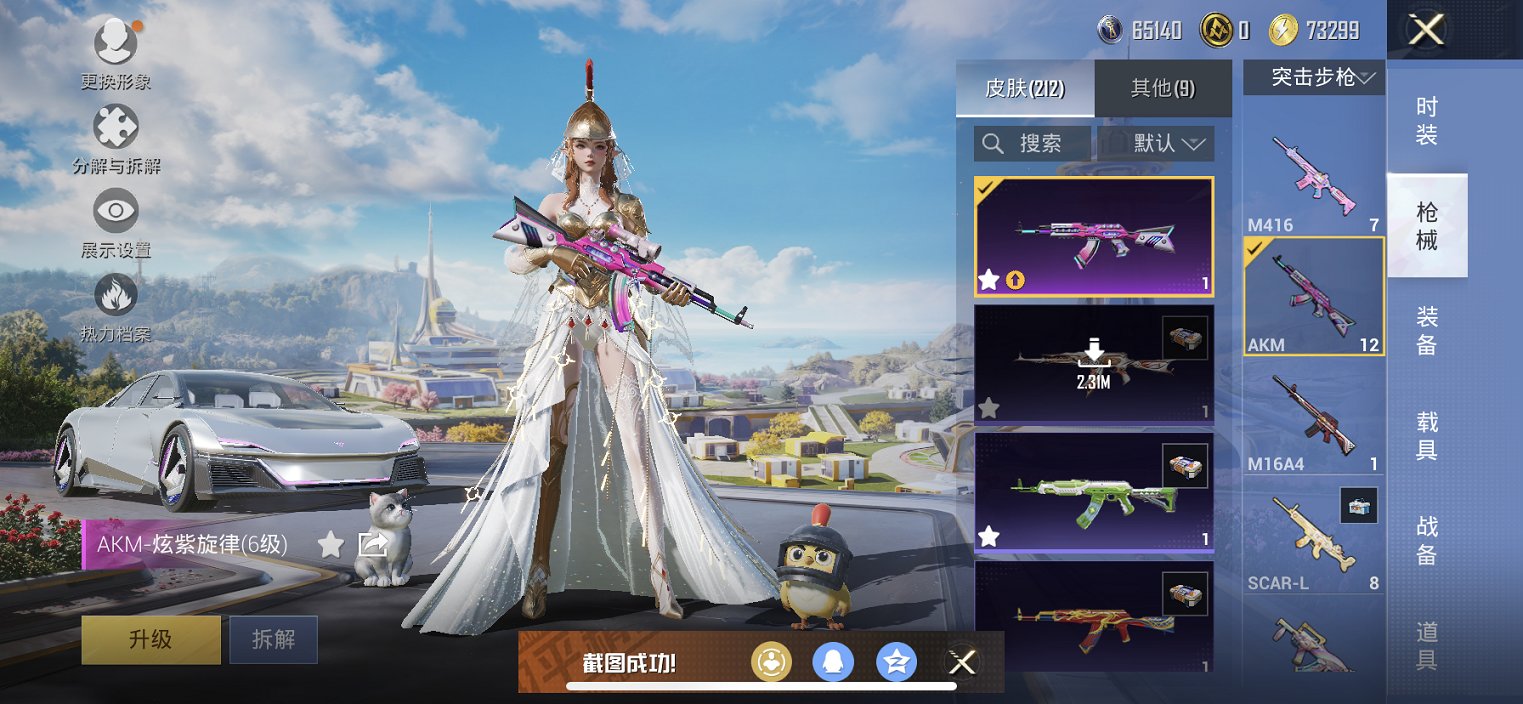Click the 搜索 search field
The width and height of the screenshot is (1523, 704).
(1032, 144)
